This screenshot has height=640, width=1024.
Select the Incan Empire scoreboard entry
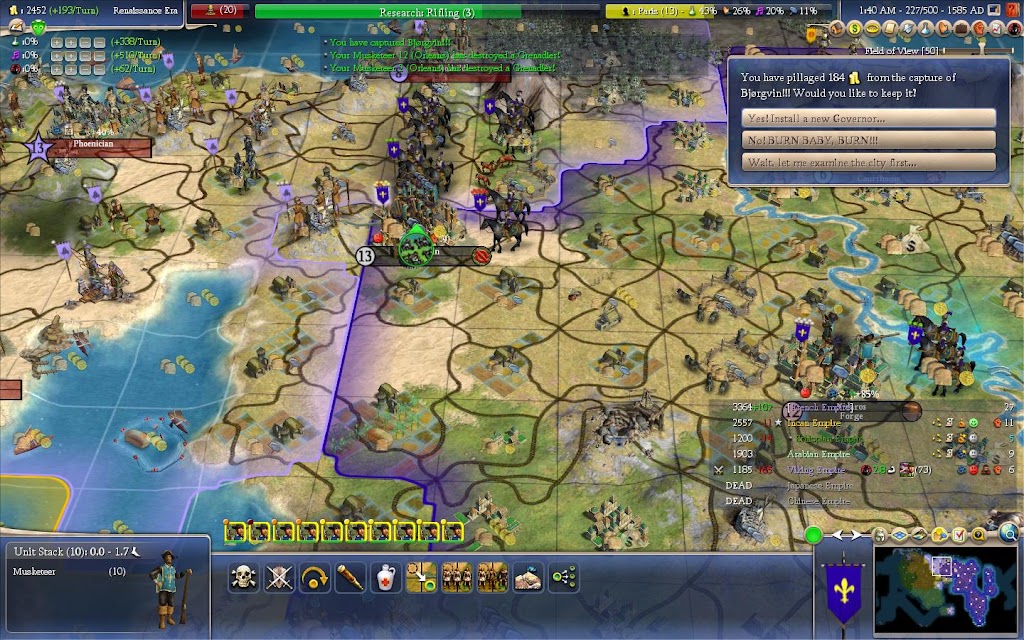point(814,423)
